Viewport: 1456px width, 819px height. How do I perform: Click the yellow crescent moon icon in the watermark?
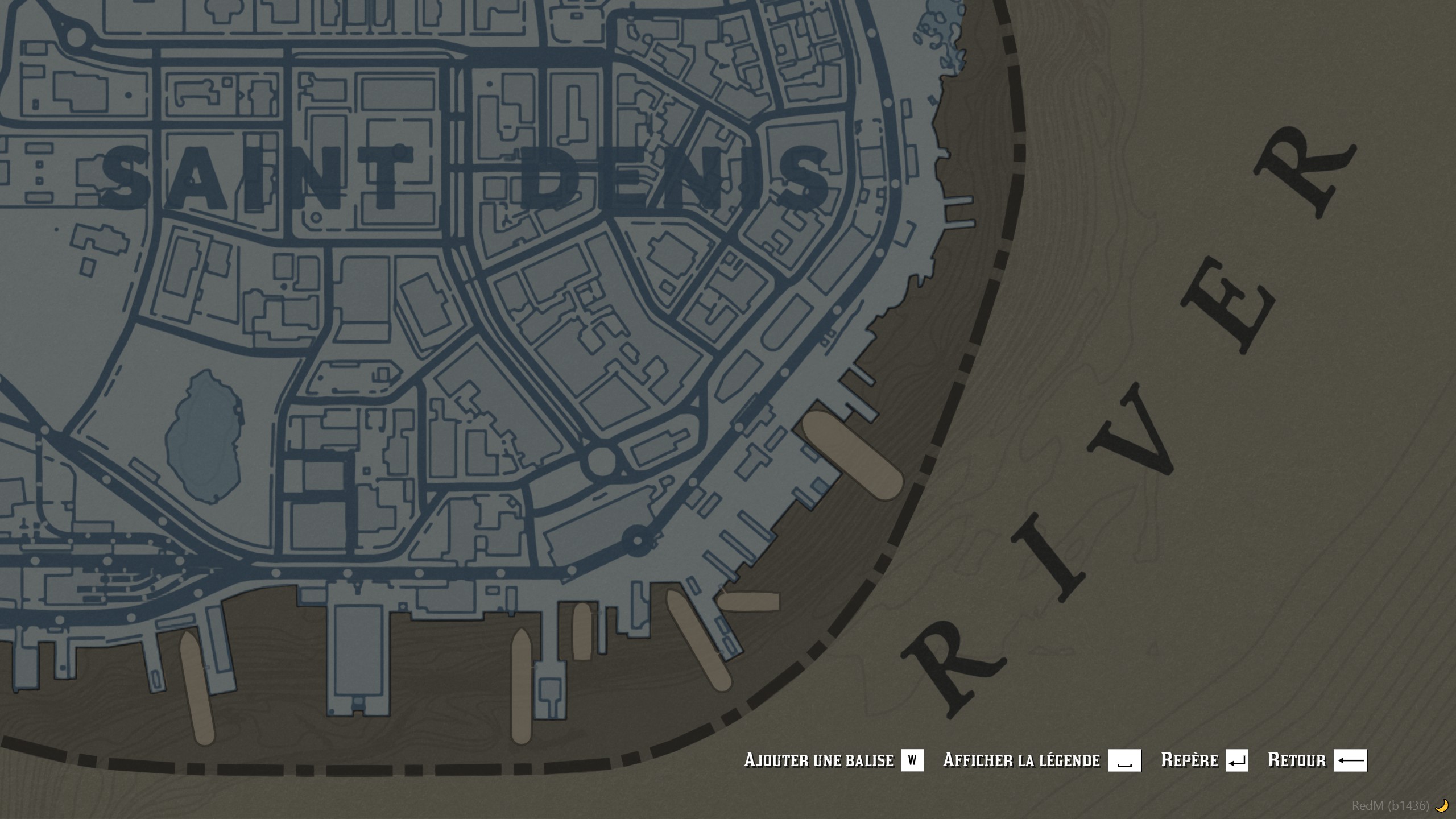[1440, 805]
